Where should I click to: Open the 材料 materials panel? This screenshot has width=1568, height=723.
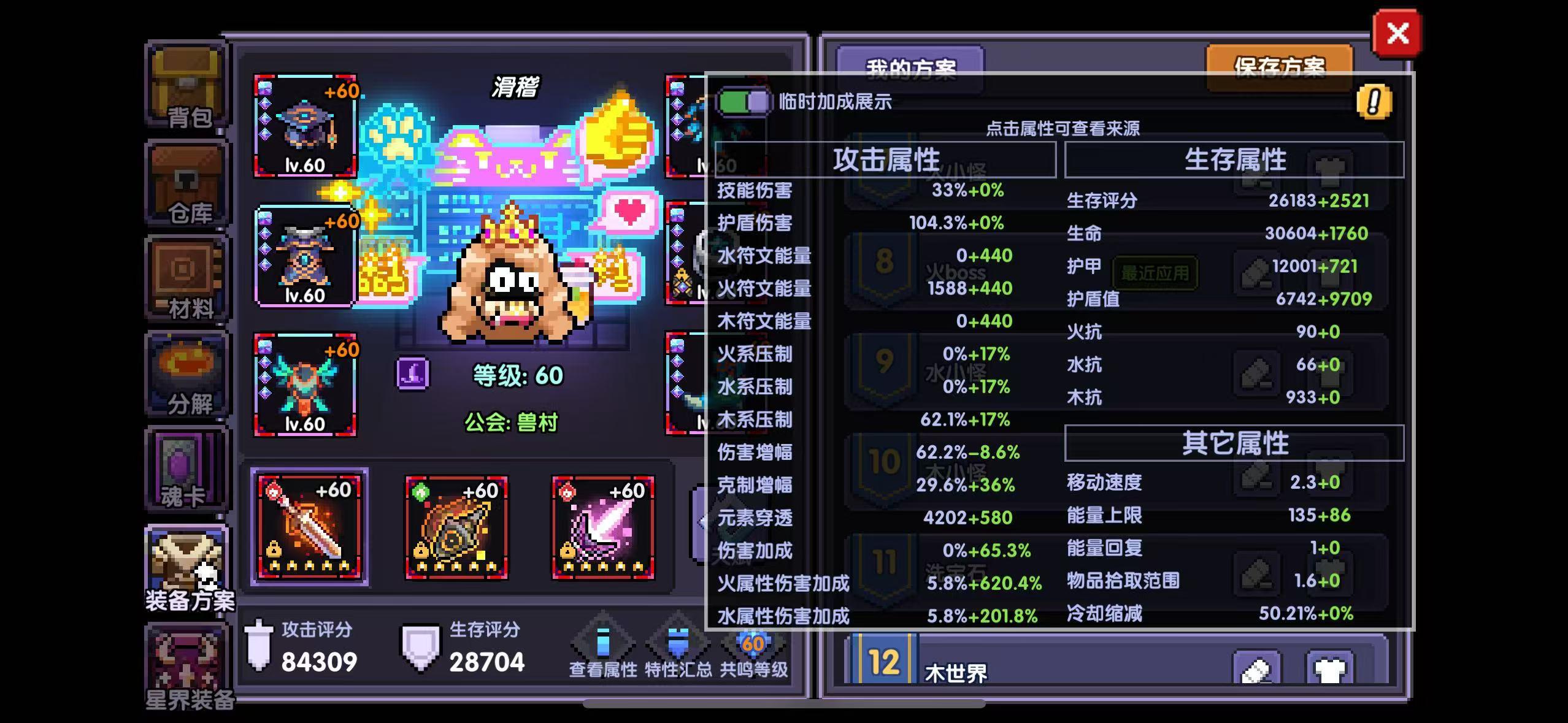click(x=186, y=276)
